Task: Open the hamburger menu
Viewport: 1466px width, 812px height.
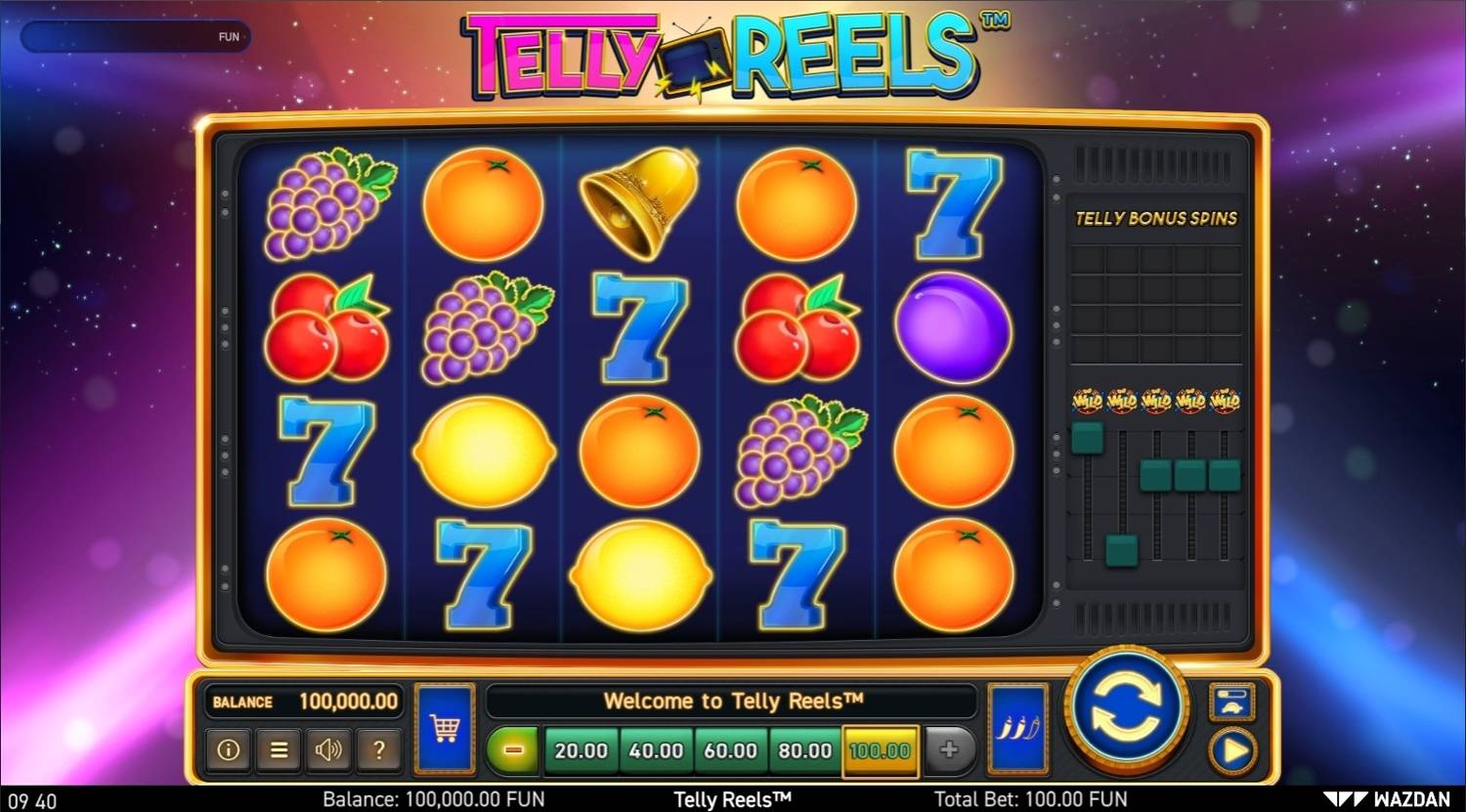Action: pyautogui.click(x=279, y=749)
